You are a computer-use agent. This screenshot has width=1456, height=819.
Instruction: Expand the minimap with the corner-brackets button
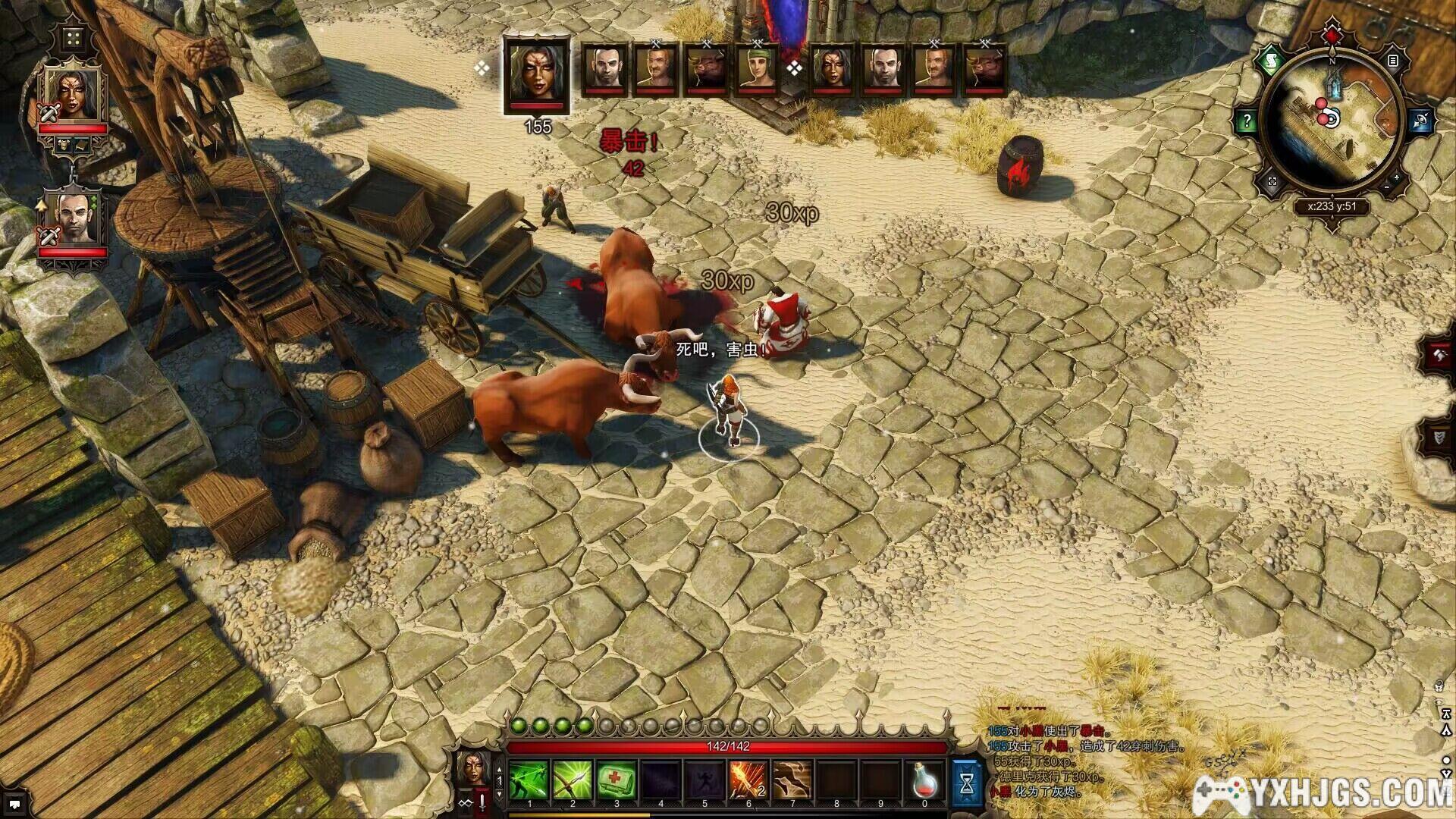(x=1272, y=181)
